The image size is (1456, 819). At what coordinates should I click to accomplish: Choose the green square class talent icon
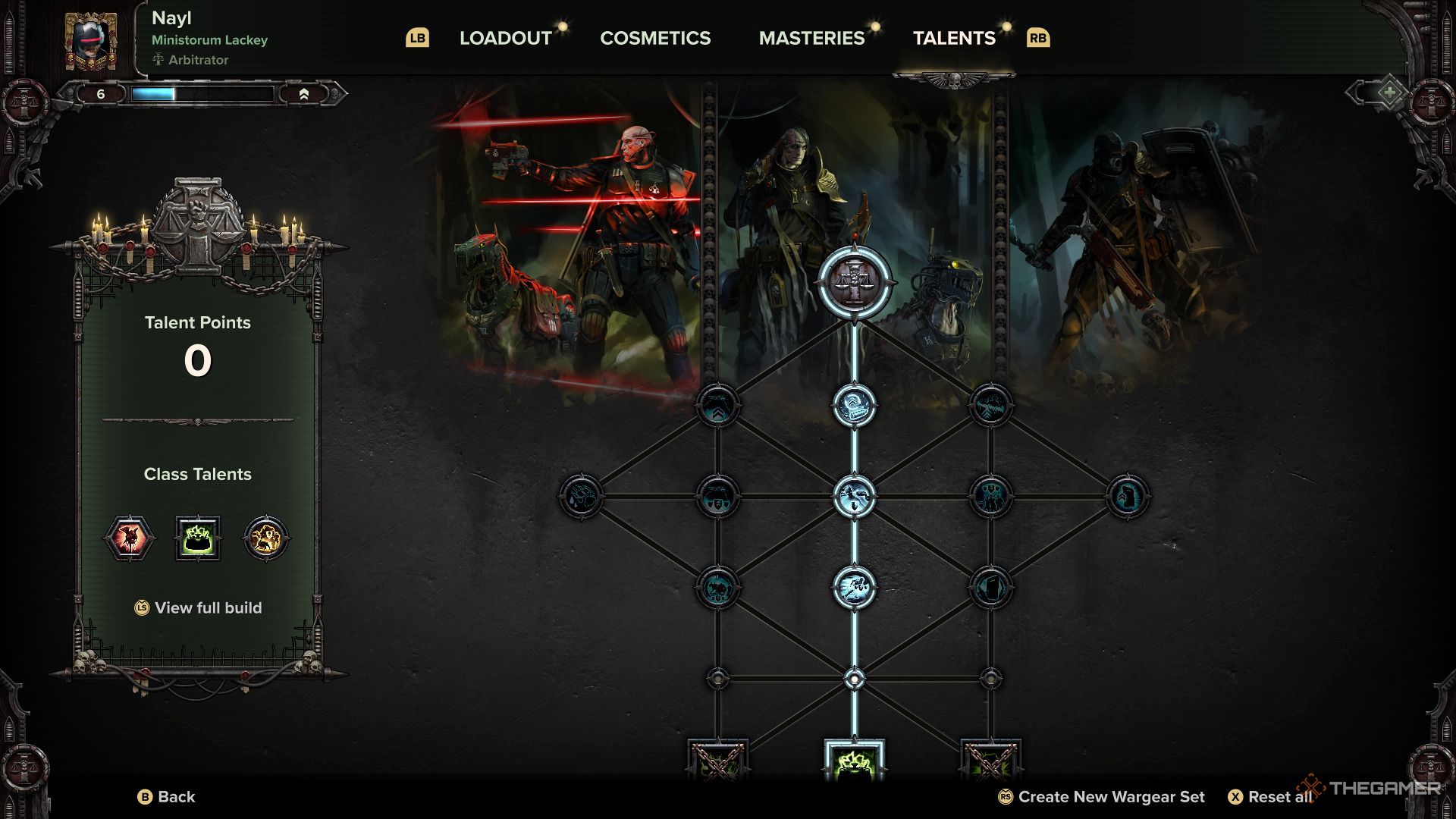coord(198,538)
